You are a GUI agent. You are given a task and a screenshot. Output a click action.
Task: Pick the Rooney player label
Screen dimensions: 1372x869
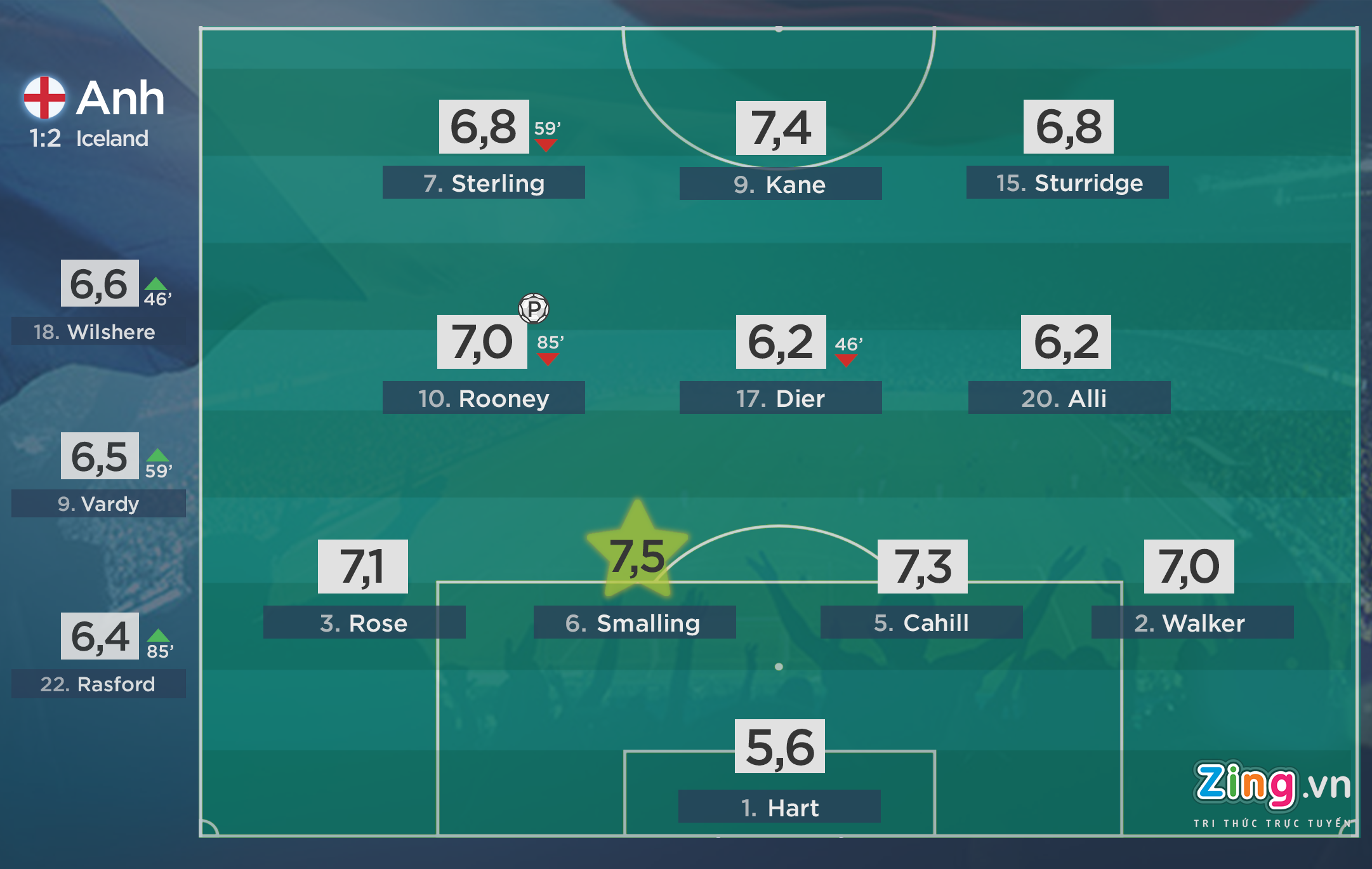point(484,398)
